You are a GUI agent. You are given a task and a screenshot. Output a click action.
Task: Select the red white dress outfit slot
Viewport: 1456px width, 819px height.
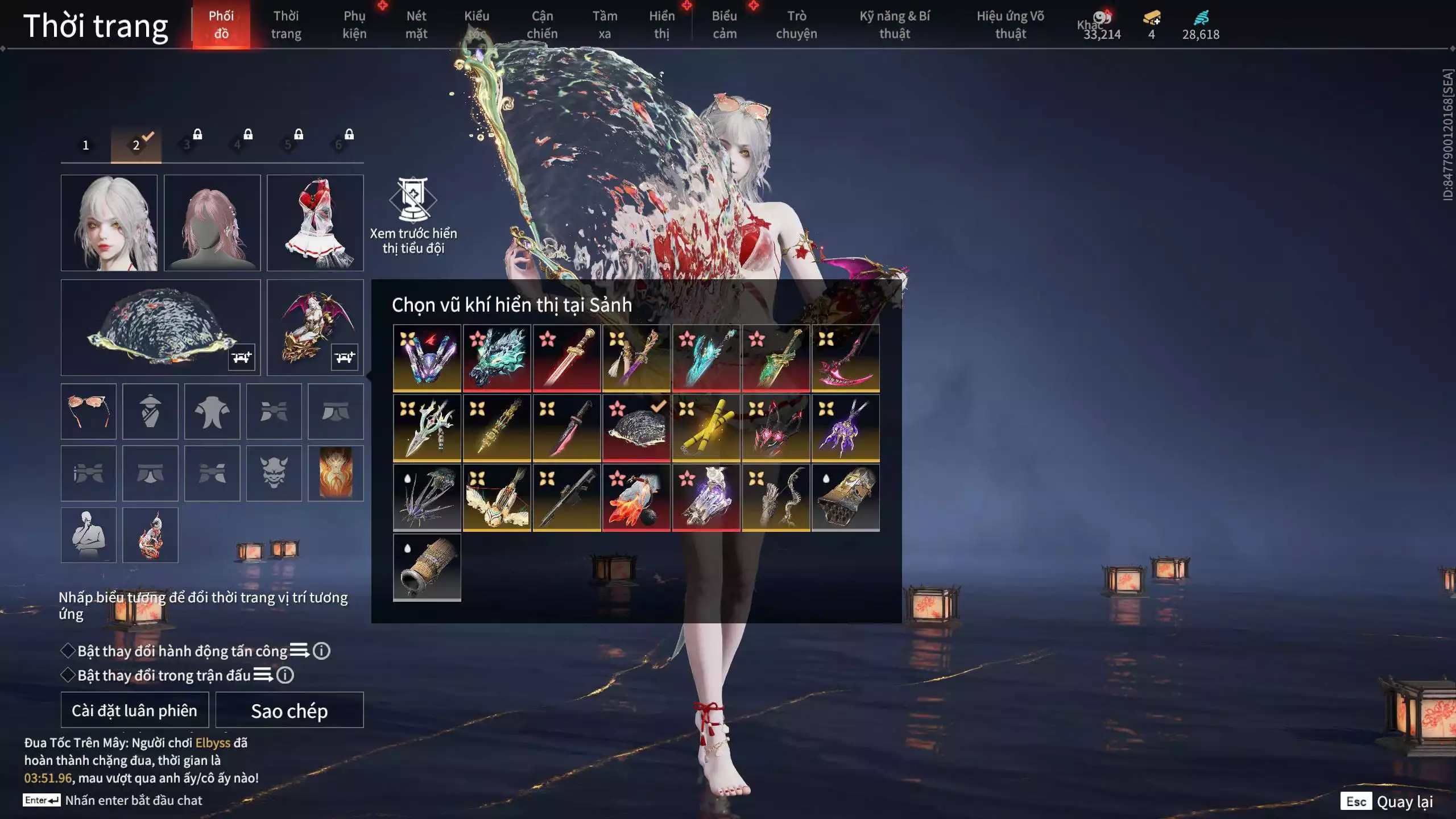coord(315,222)
